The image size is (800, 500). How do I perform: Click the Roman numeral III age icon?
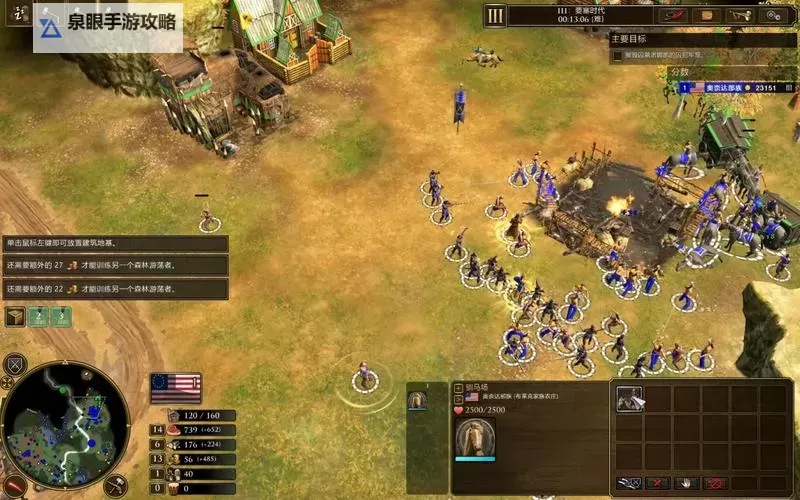click(x=495, y=15)
